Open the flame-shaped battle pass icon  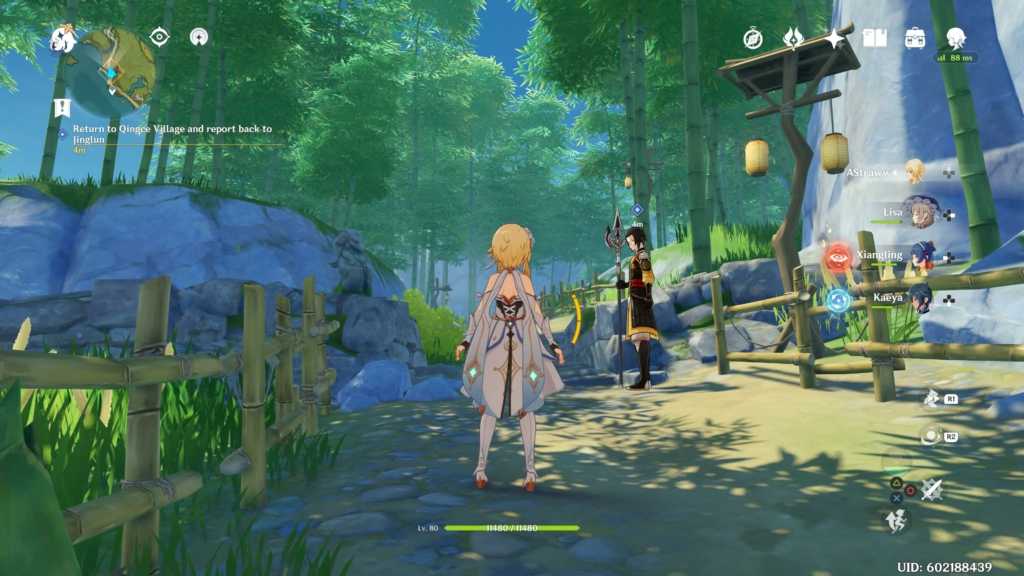793,38
